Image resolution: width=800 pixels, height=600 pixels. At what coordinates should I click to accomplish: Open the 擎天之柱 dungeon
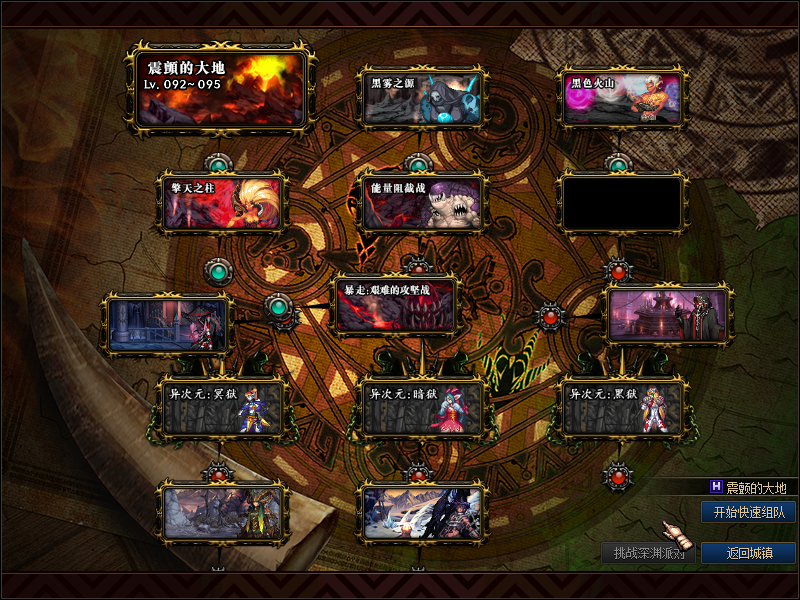click(222, 203)
